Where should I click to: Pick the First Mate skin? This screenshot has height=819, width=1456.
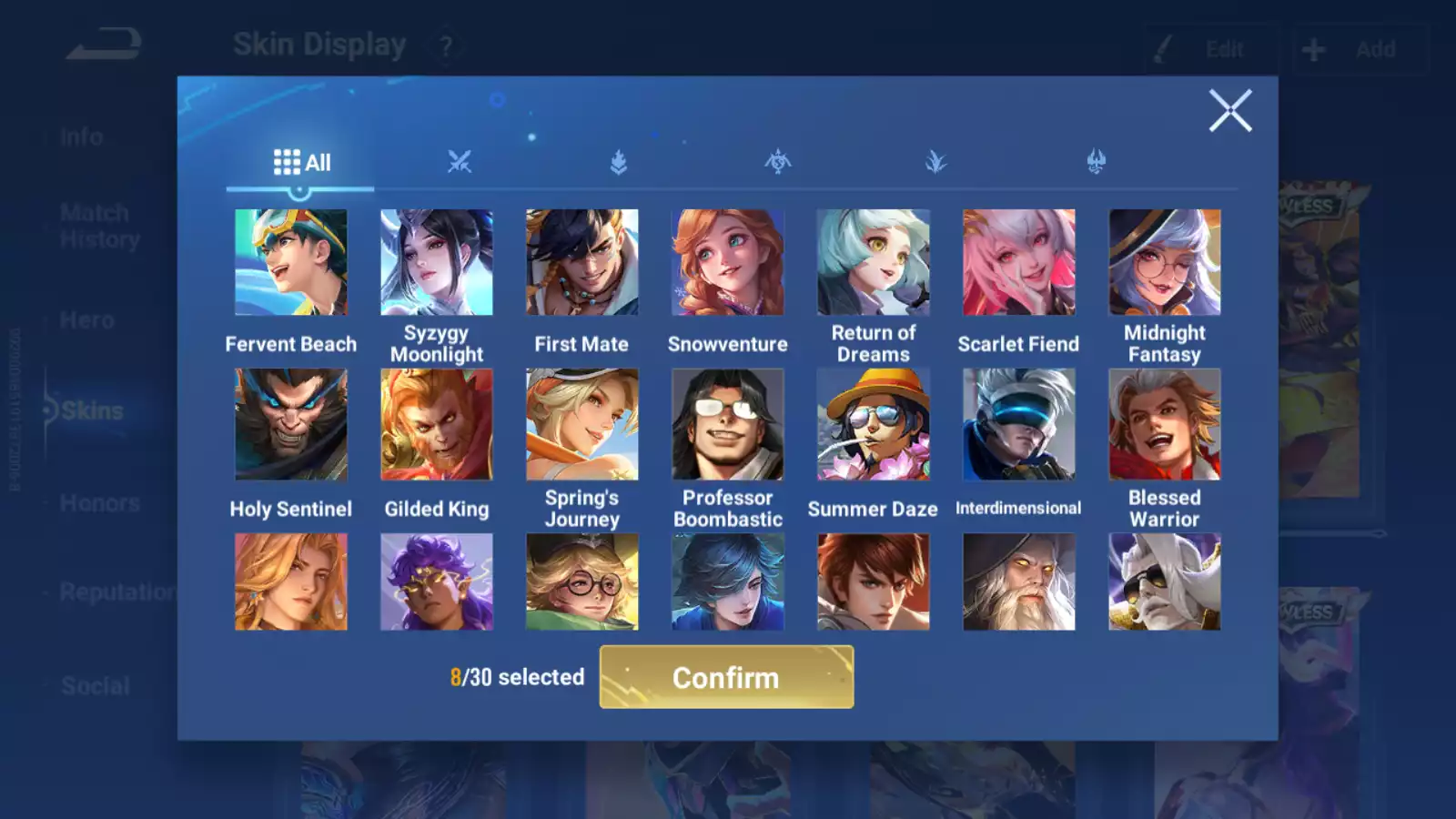pyautogui.click(x=582, y=262)
